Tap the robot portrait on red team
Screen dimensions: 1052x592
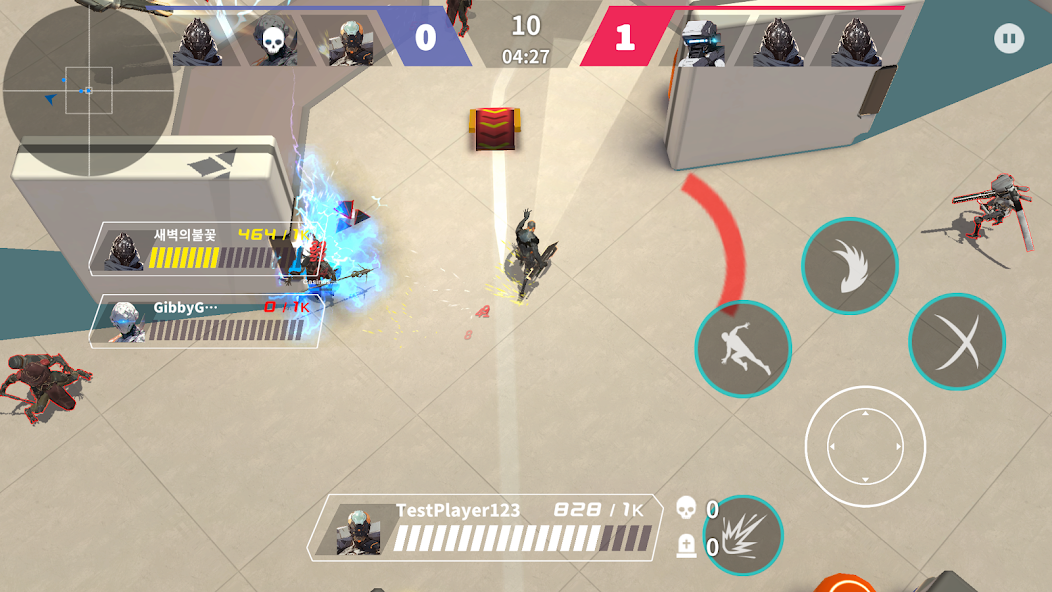coord(699,42)
